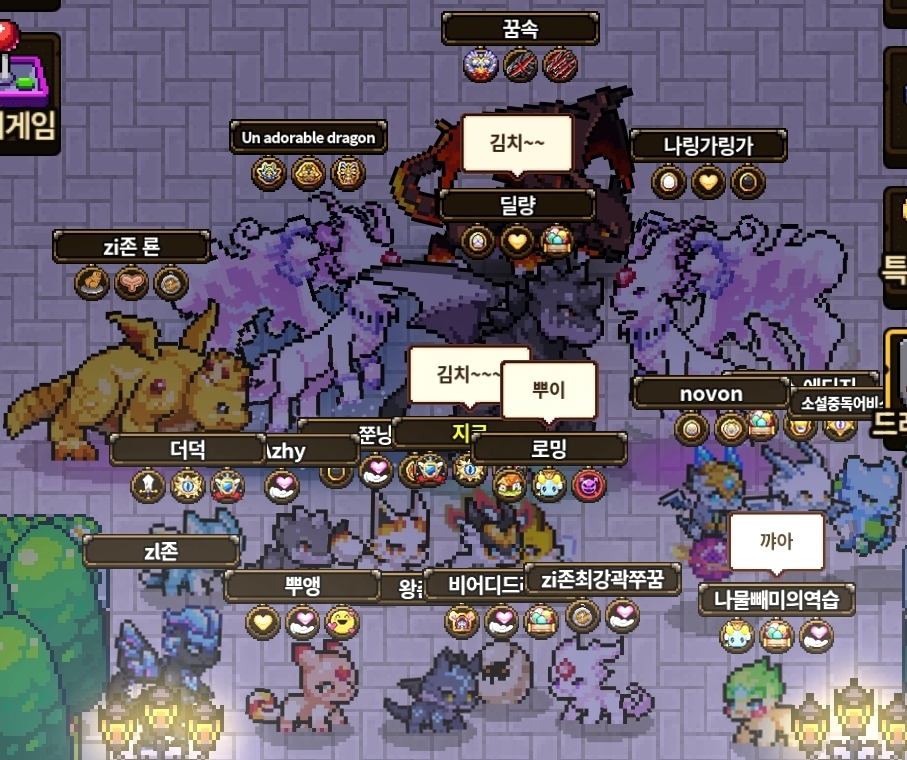Choose the 딜량 player nameplate

pos(517,205)
